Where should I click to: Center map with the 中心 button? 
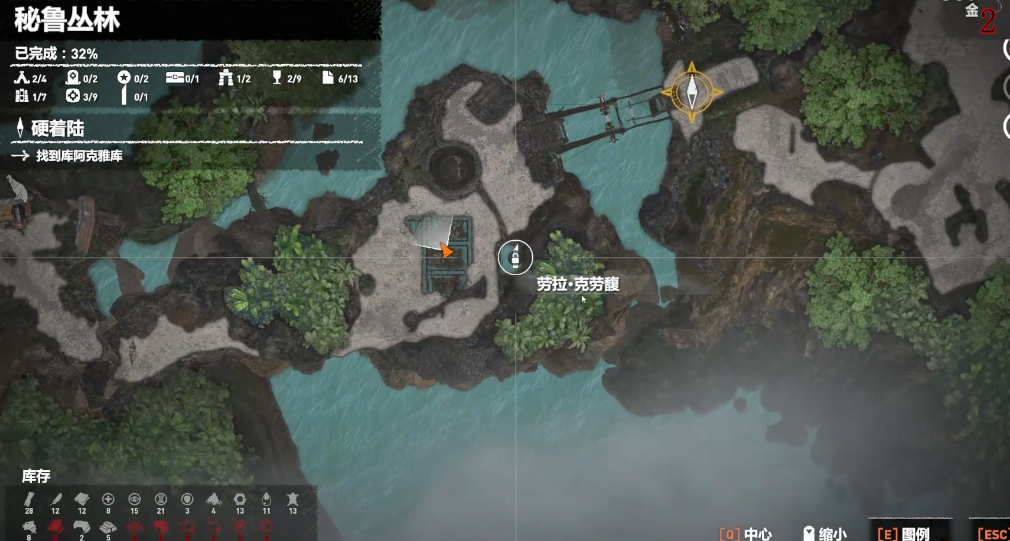pos(745,533)
